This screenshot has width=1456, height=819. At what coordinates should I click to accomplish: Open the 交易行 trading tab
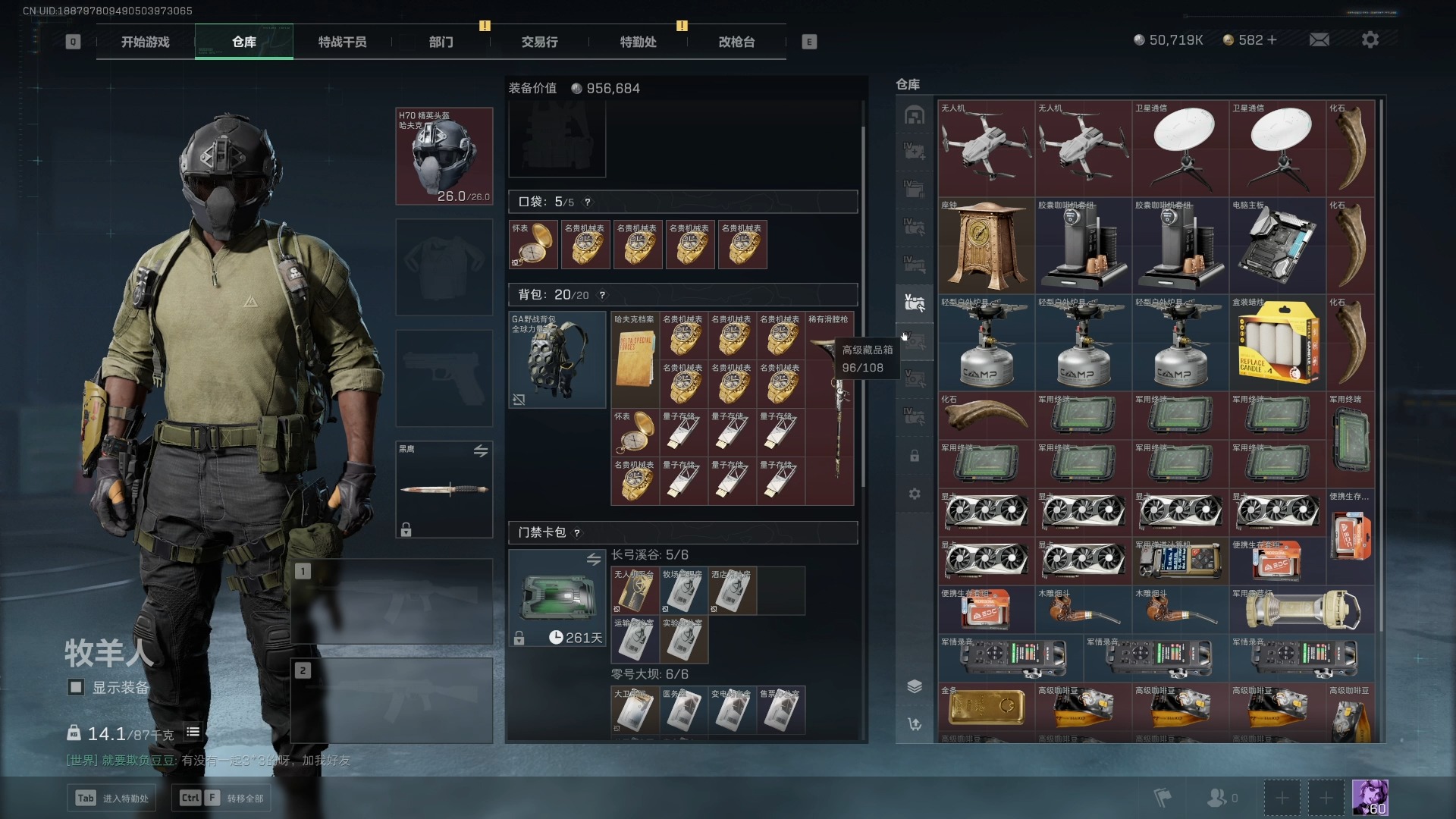tap(539, 42)
